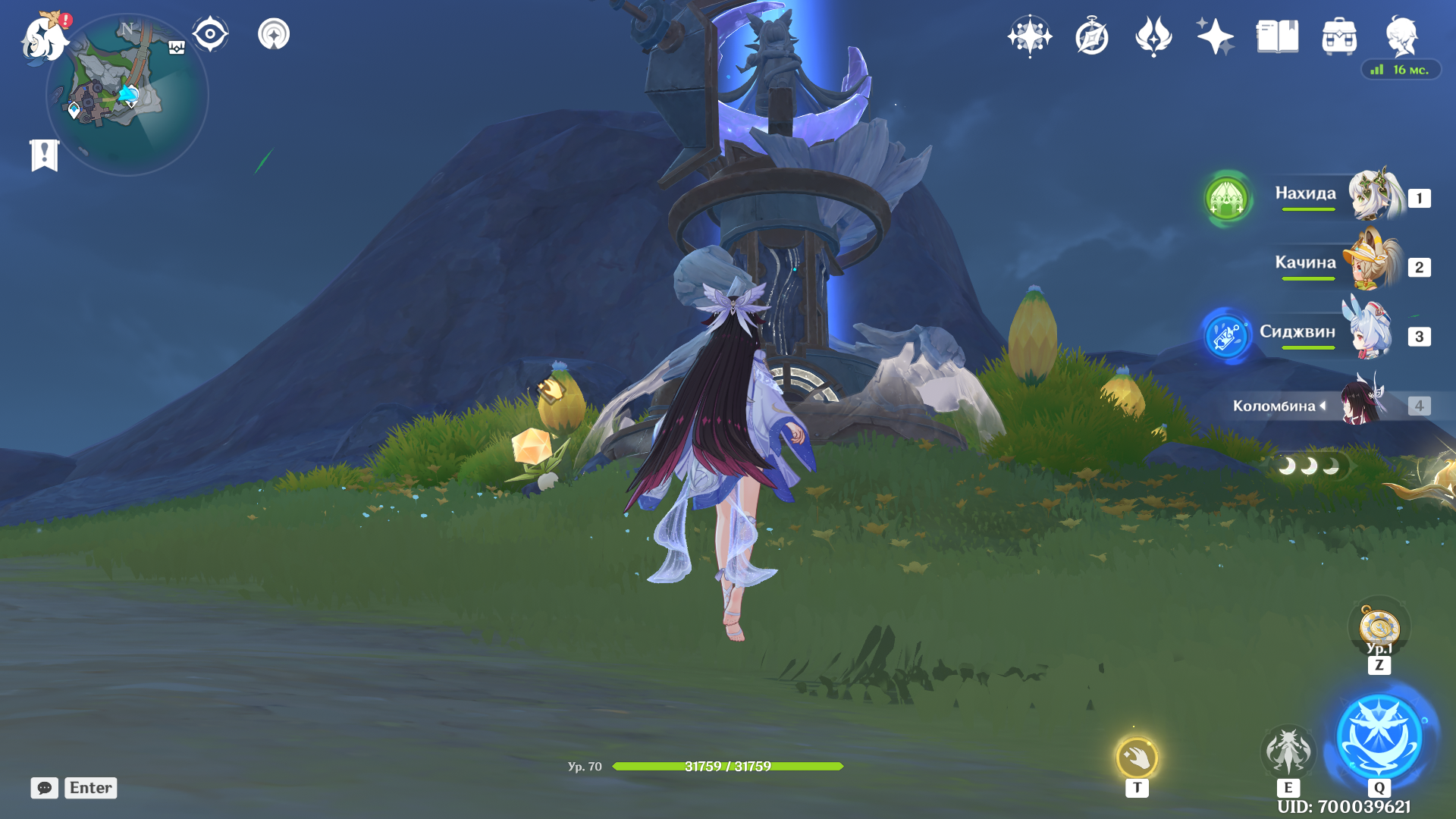This screenshot has width=1456, height=819.
Task: Switch to party member Качина
Action: [1335, 265]
